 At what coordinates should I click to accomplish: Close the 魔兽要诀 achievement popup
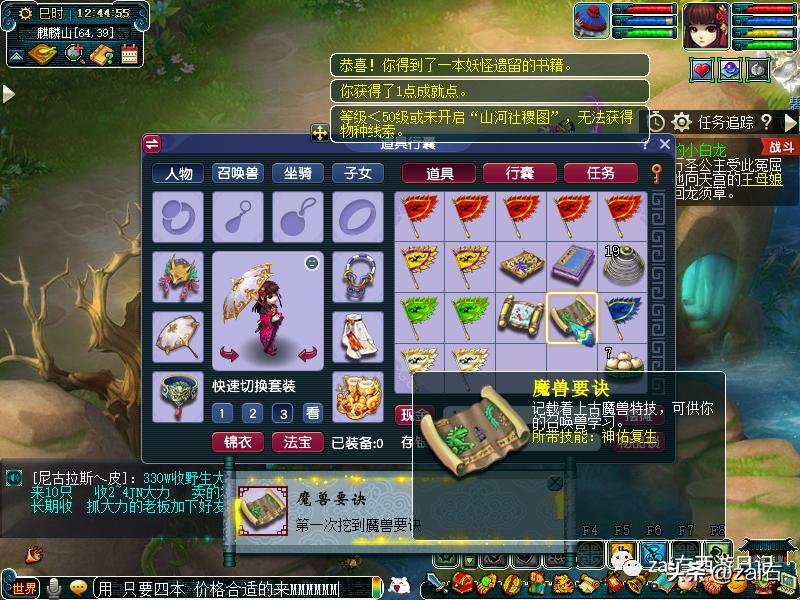[x=555, y=483]
